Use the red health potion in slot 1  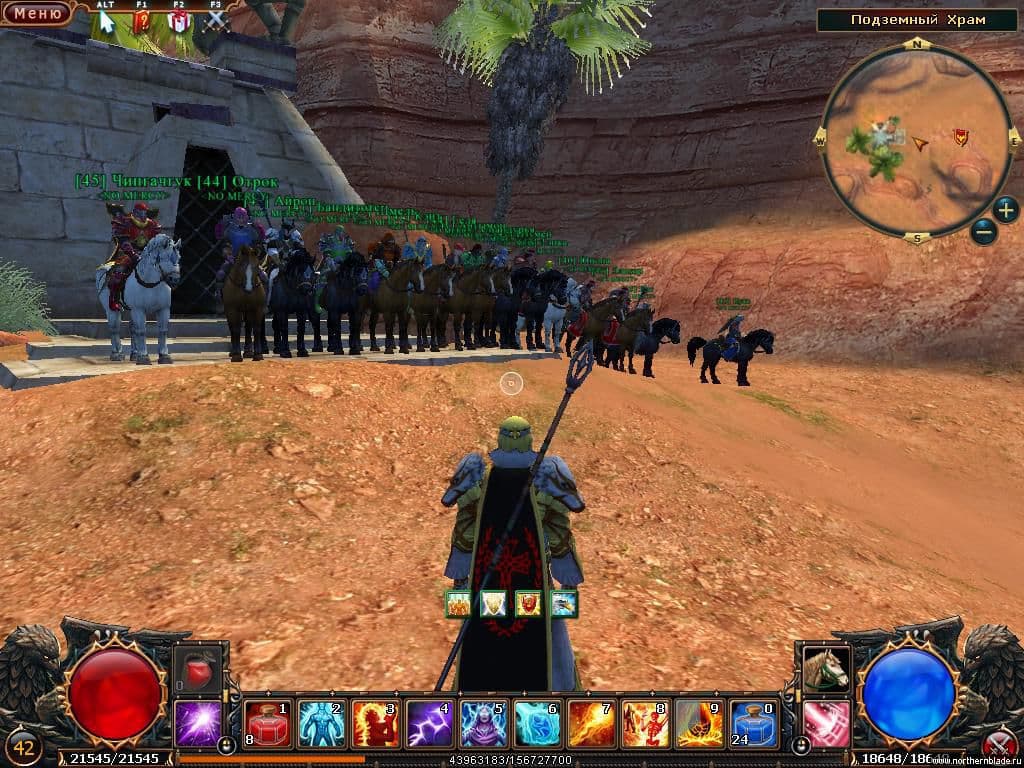(268, 723)
